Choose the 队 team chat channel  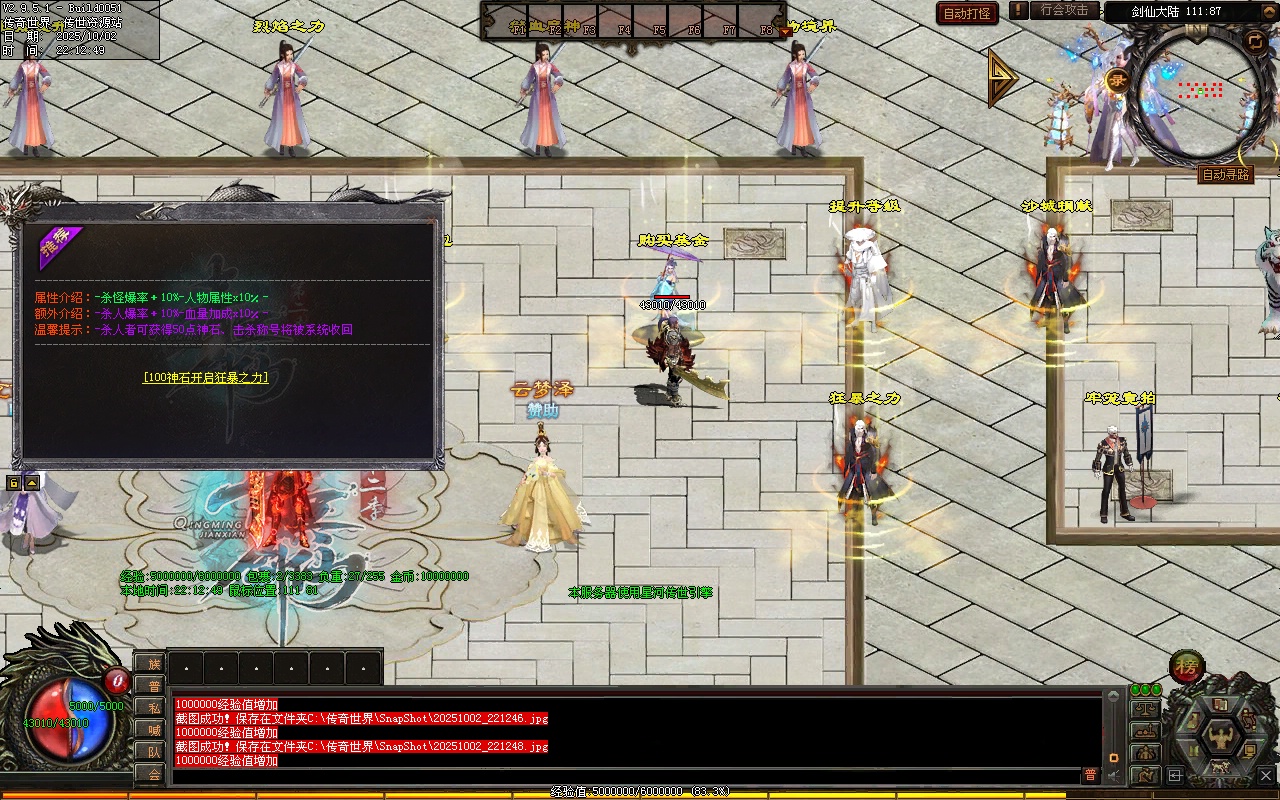(153, 752)
